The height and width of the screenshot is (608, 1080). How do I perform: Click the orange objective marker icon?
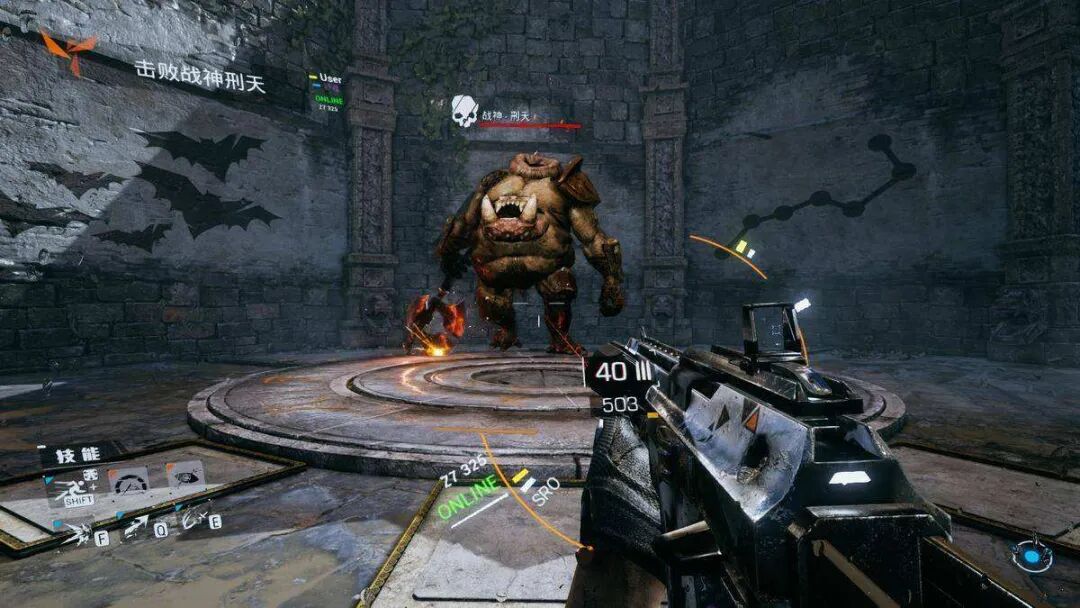pos(68,50)
